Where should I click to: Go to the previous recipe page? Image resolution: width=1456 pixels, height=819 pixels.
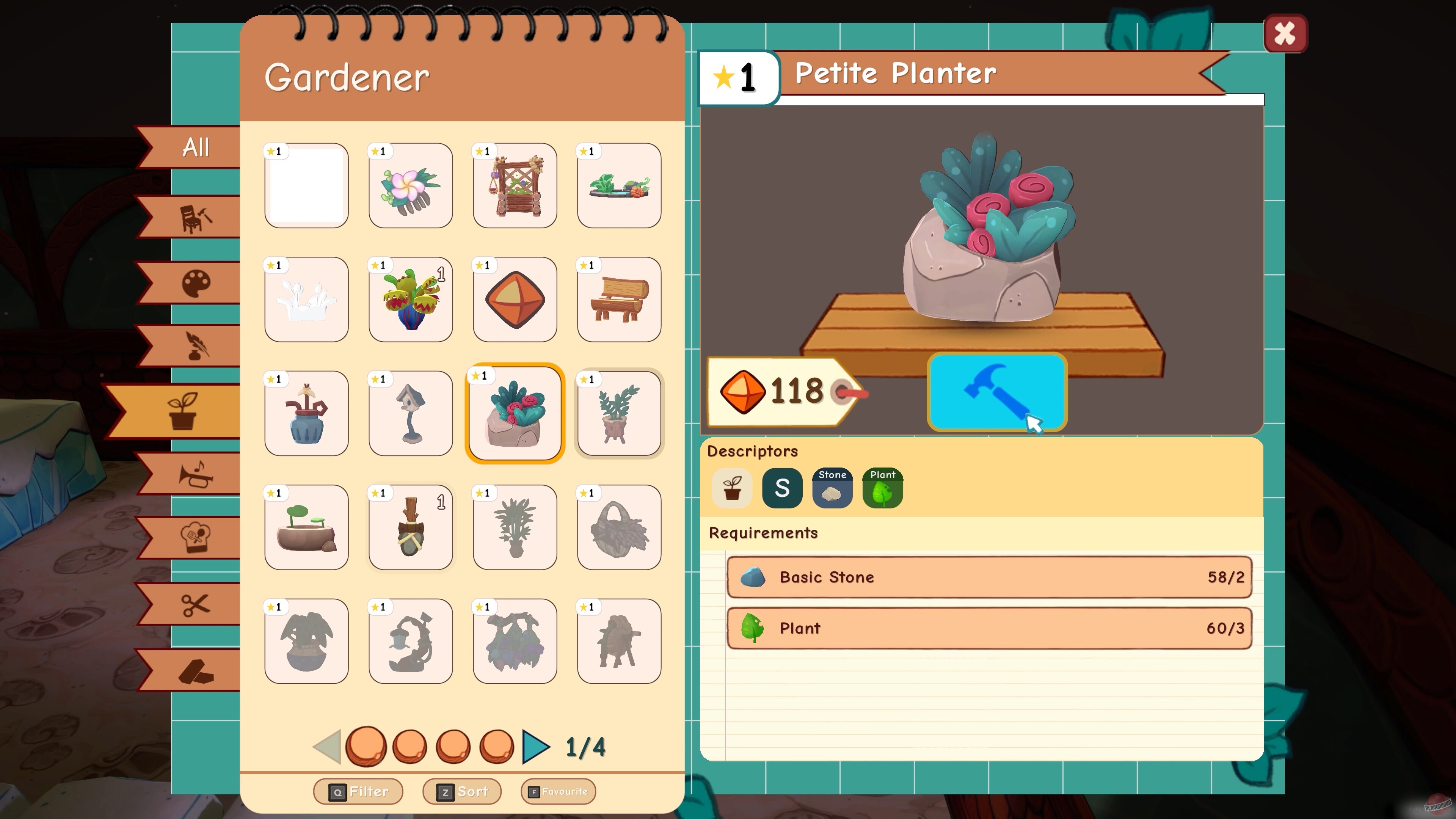[328, 746]
